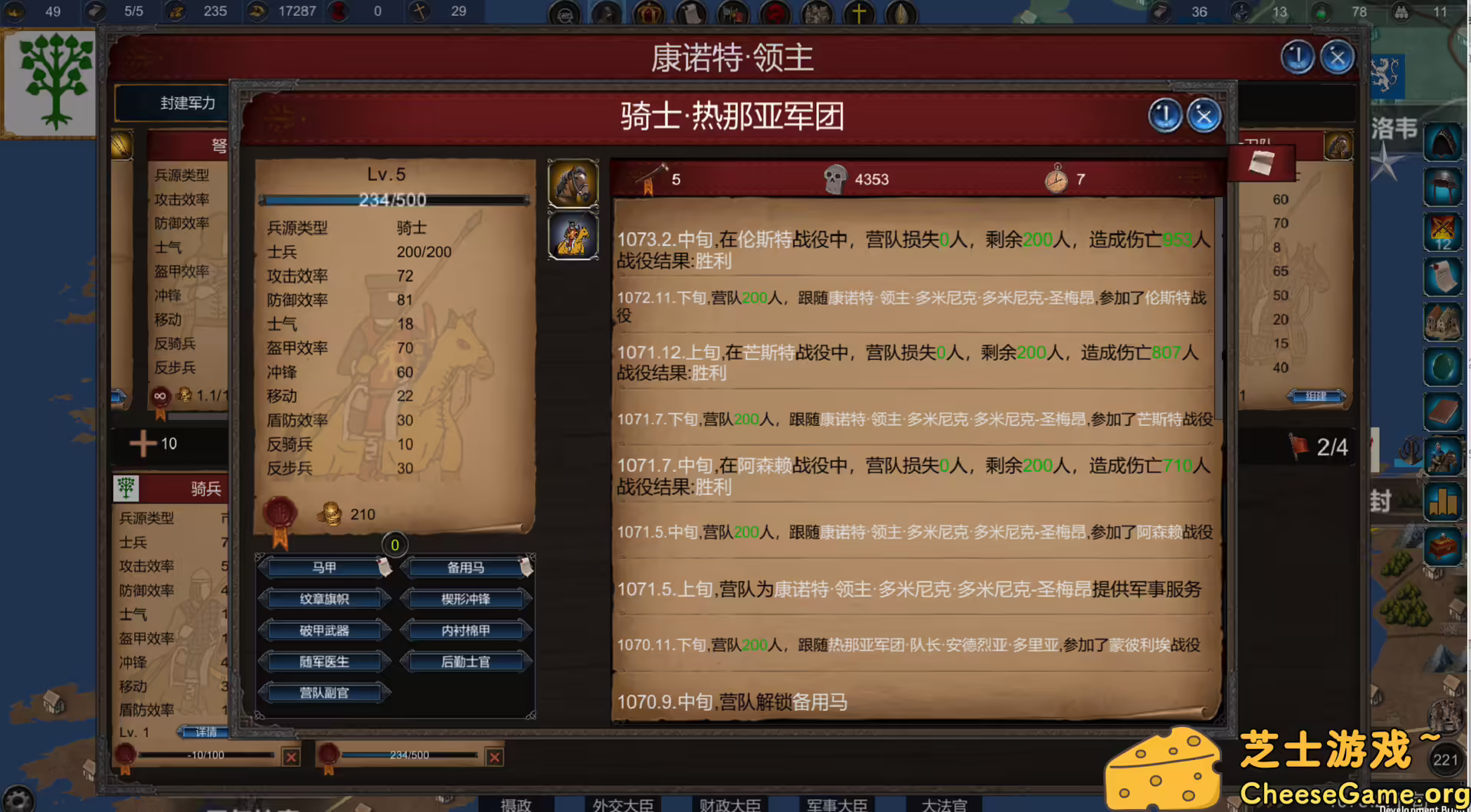Image resolution: width=1471 pixels, height=812 pixels.
Task: Open the book icon in the right sidebar
Action: [x=1443, y=412]
